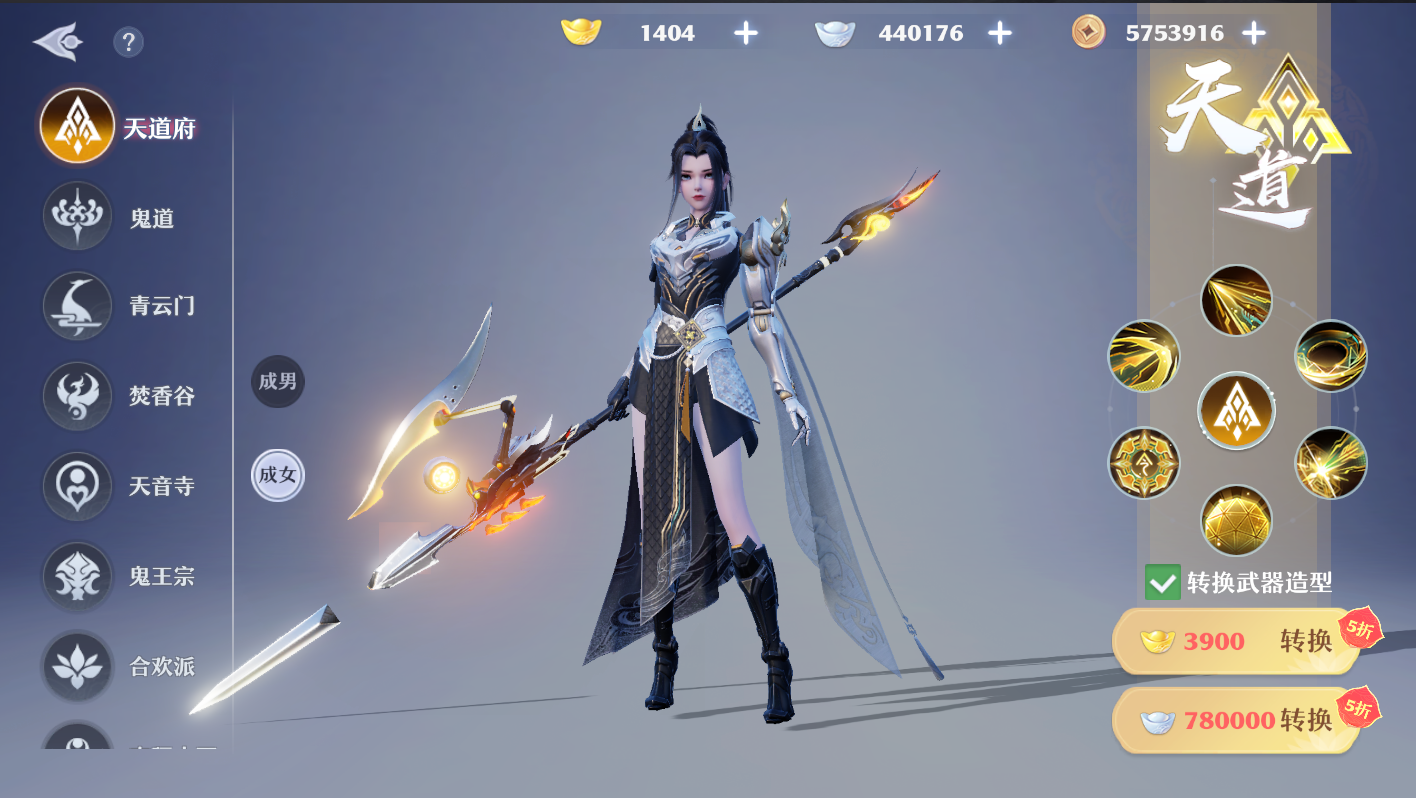Go back using the arrow button
The width and height of the screenshot is (1416, 798).
pyautogui.click(x=56, y=42)
